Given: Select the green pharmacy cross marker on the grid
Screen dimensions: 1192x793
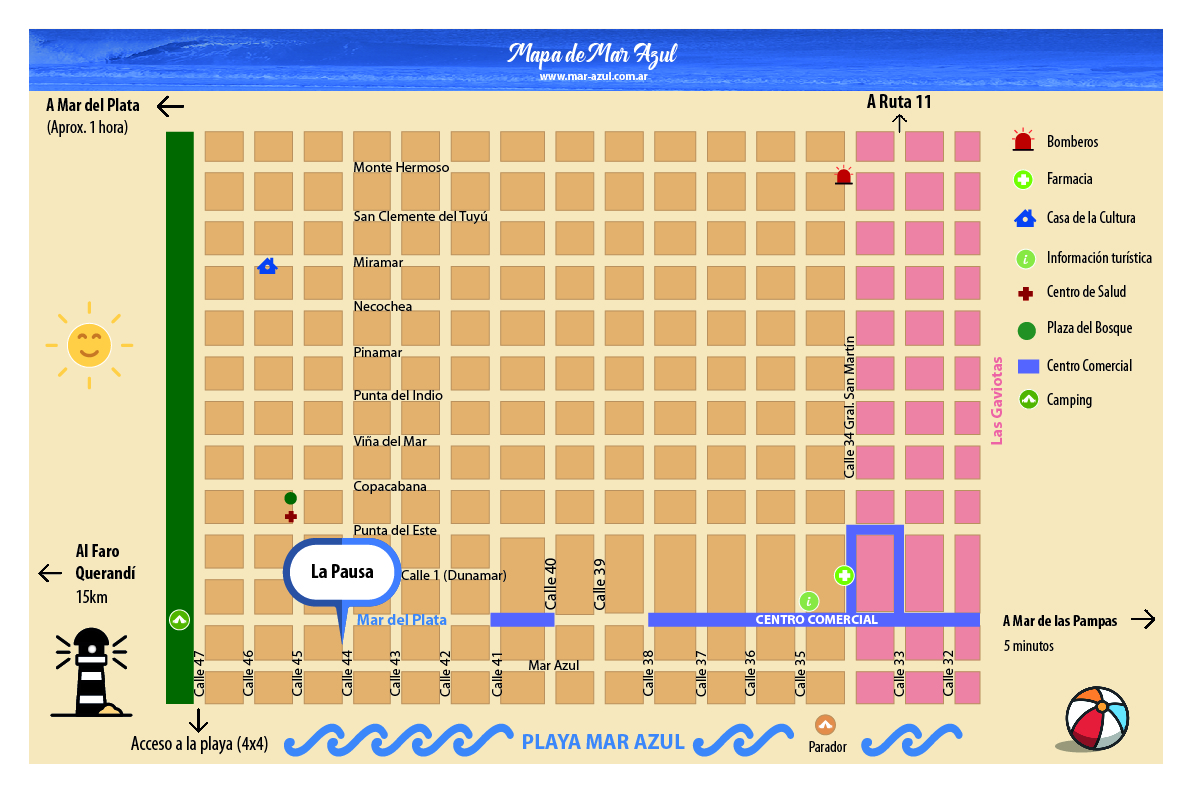Looking at the screenshot, I should (x=844, y=575).
